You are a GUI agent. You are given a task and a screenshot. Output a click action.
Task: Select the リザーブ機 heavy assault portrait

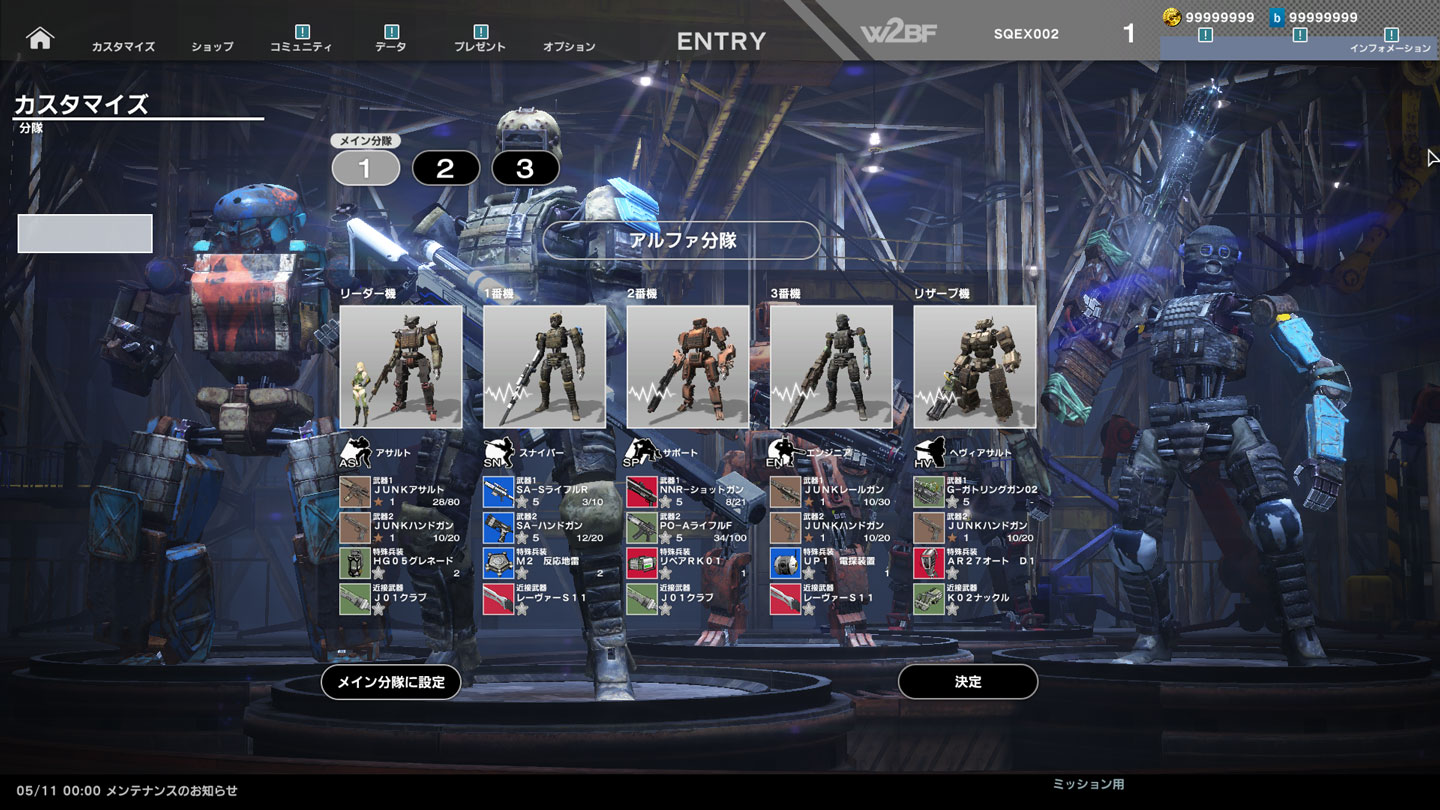click(x=975, y=367)
